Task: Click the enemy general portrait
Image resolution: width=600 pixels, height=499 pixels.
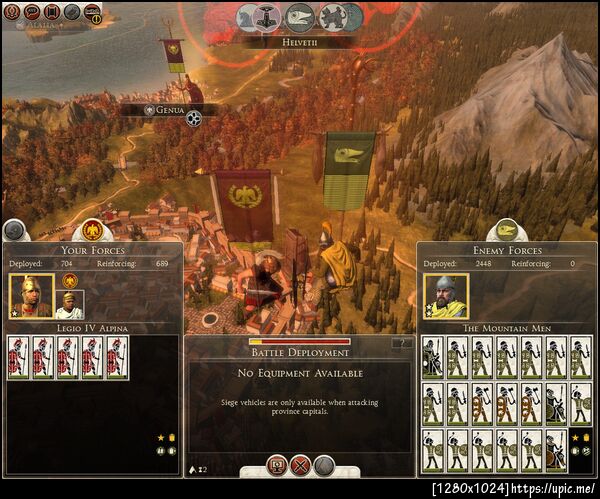Action: point(446,295)
